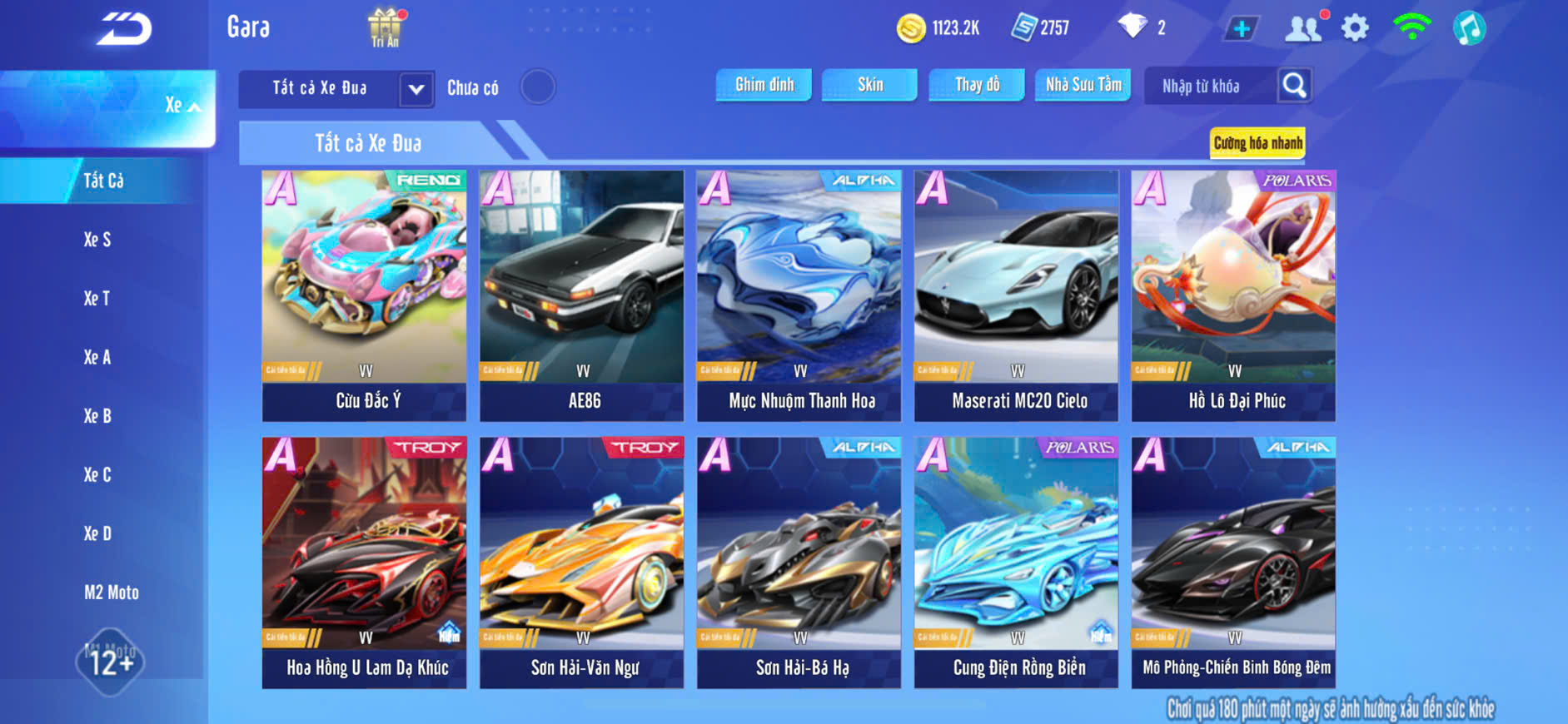Viewport: 1568px width, 724px height.
Task: Select the Thay đồ button
Action: pyautogui.click(x=977, y=85)
